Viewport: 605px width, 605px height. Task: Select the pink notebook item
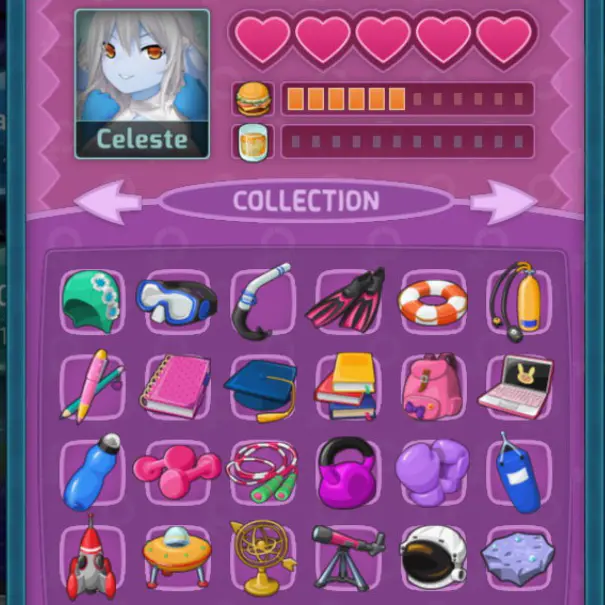[176, 385]
